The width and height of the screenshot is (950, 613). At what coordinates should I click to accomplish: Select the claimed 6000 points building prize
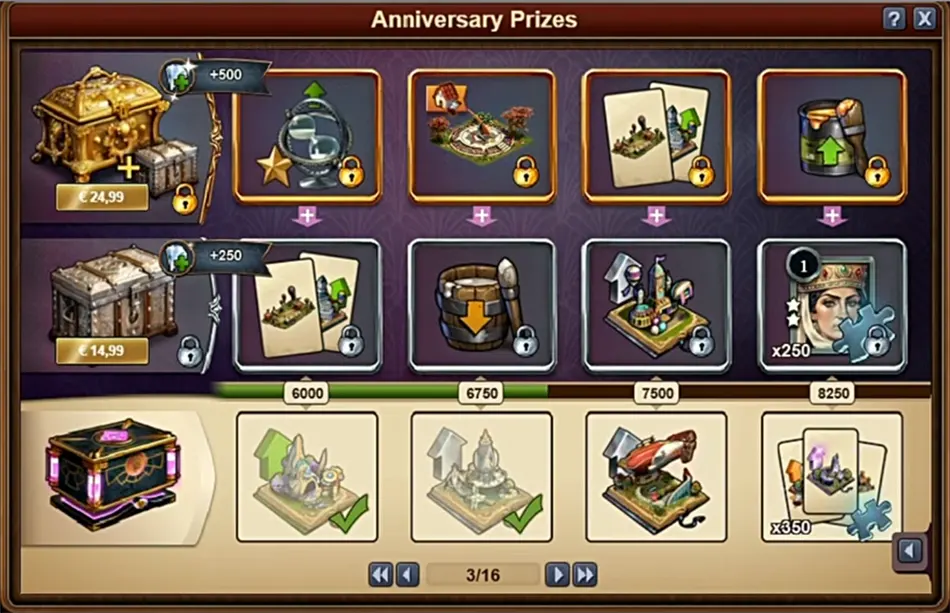pyautogui.click(x=307, y=476)
